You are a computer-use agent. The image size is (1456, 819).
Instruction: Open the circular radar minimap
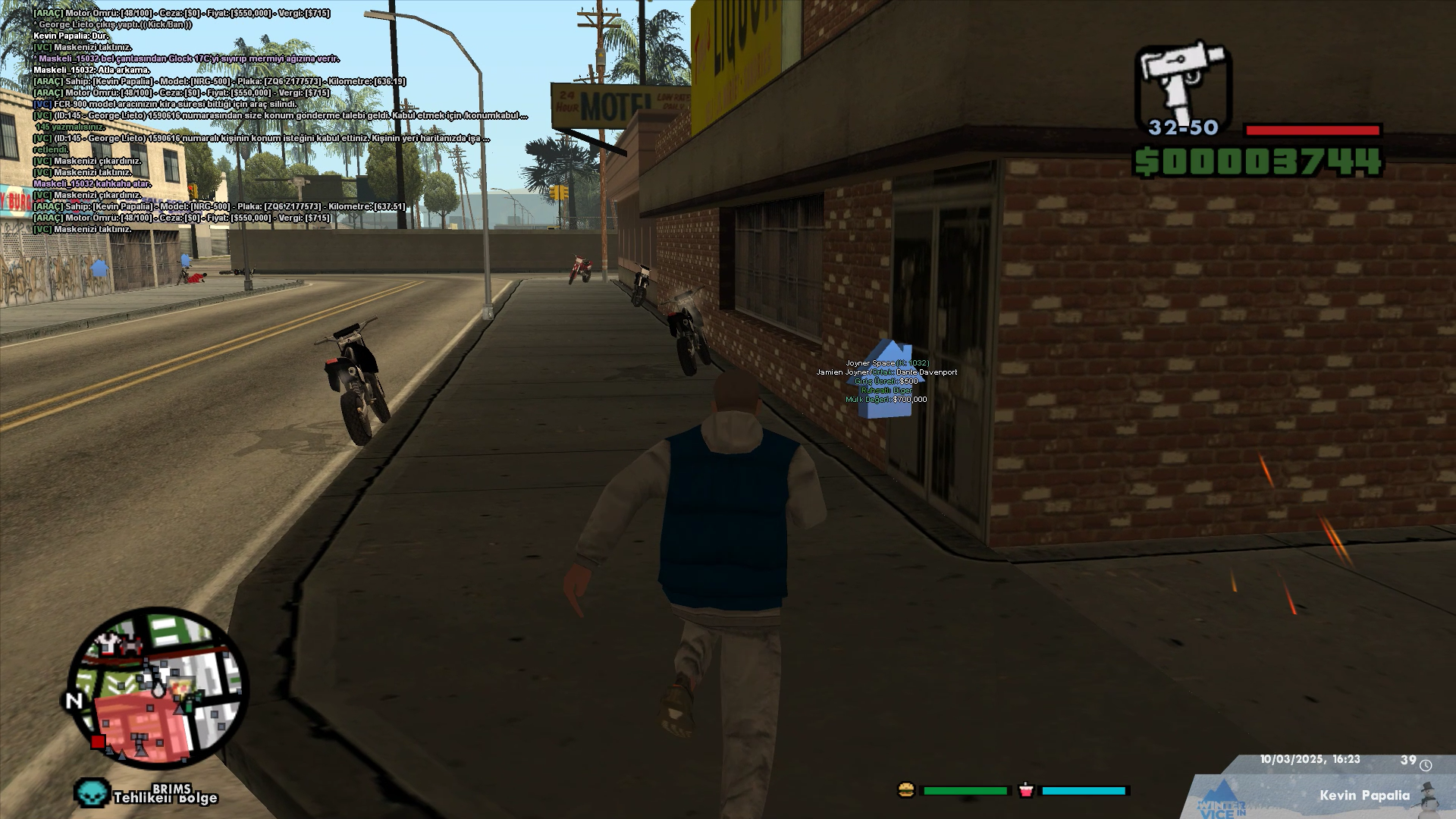(x=158, y=689)
